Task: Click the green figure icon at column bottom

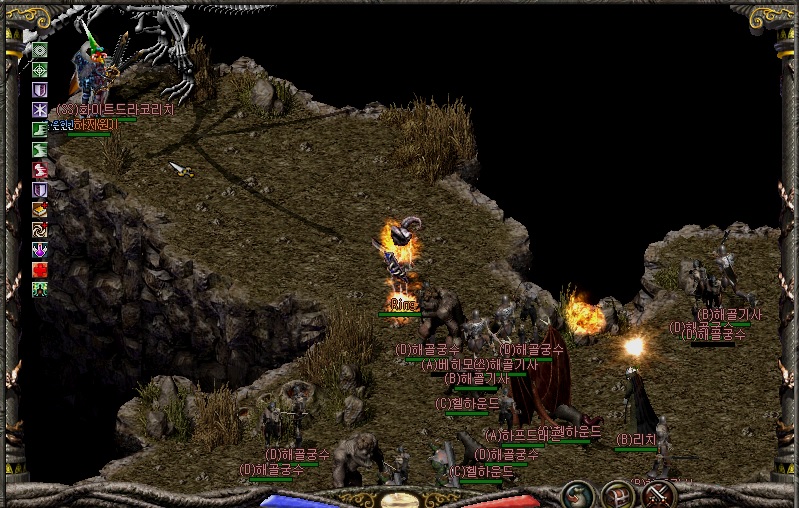Action: [40, 290]
